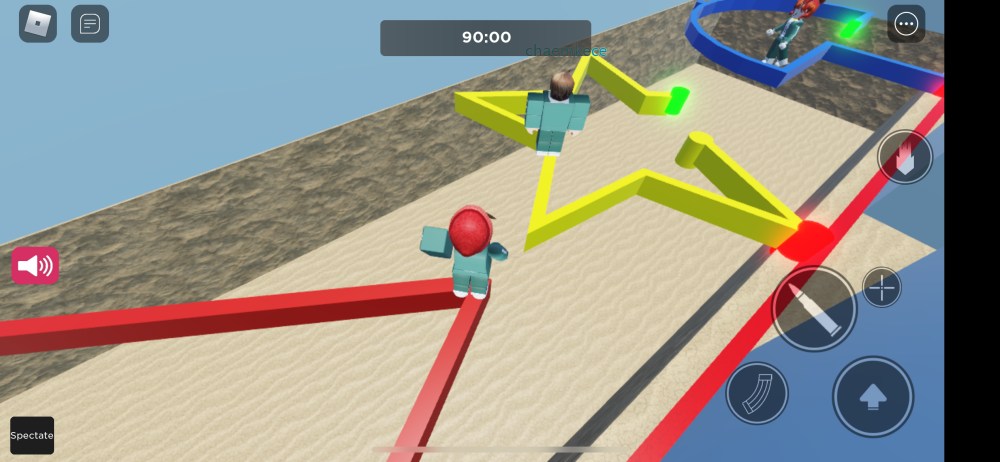Tap the jump arrow button
This screenshot has height=462, width=1000.
(873, 396)
